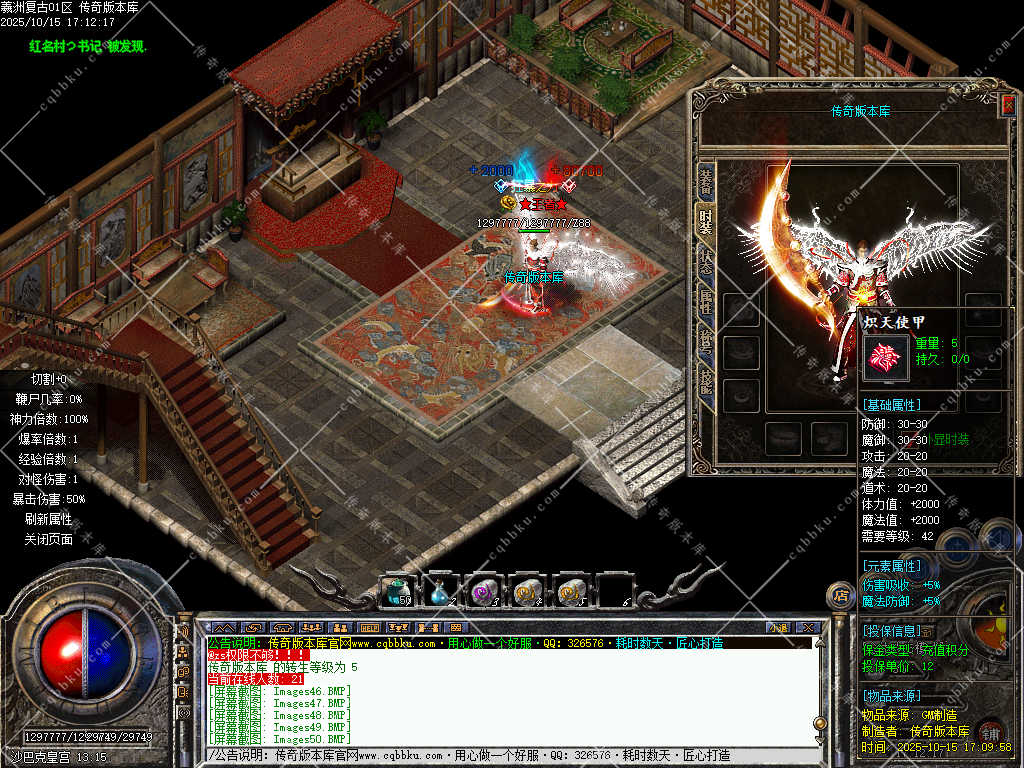
Task: Use the teal jar in hotbar slot 1
Action: (x=399, y=592)
